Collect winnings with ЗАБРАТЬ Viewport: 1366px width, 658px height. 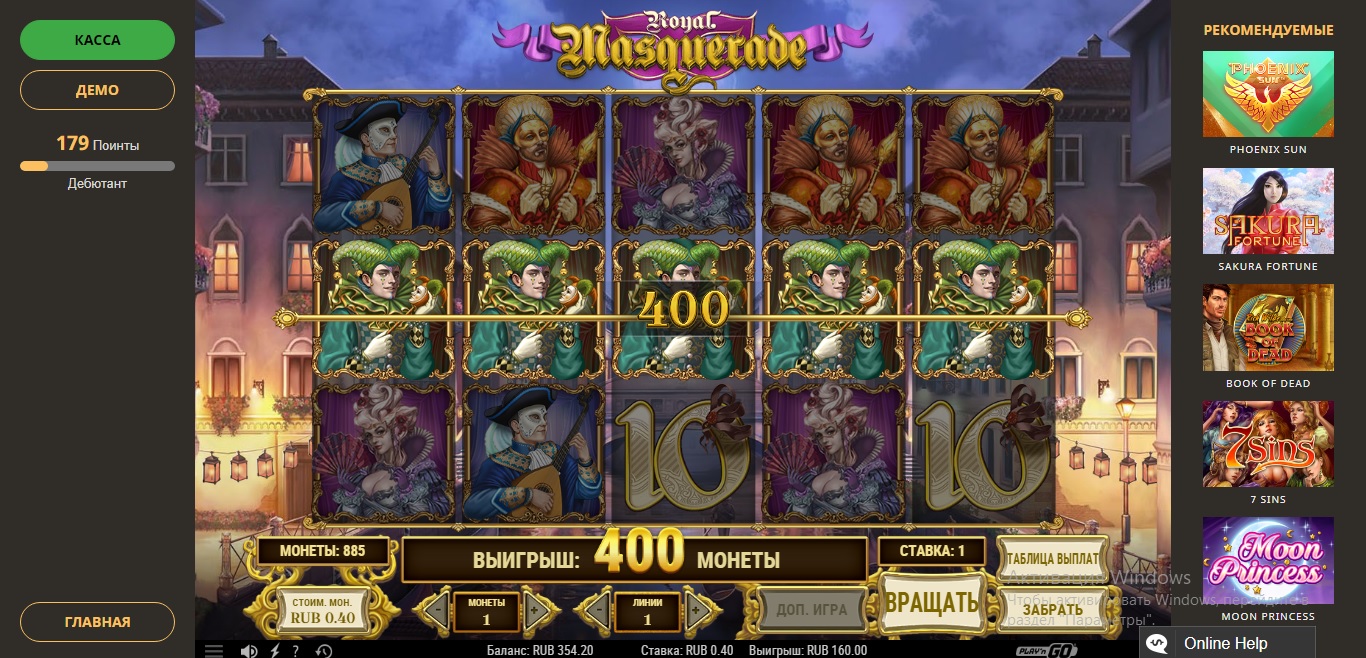[1051, 609]
